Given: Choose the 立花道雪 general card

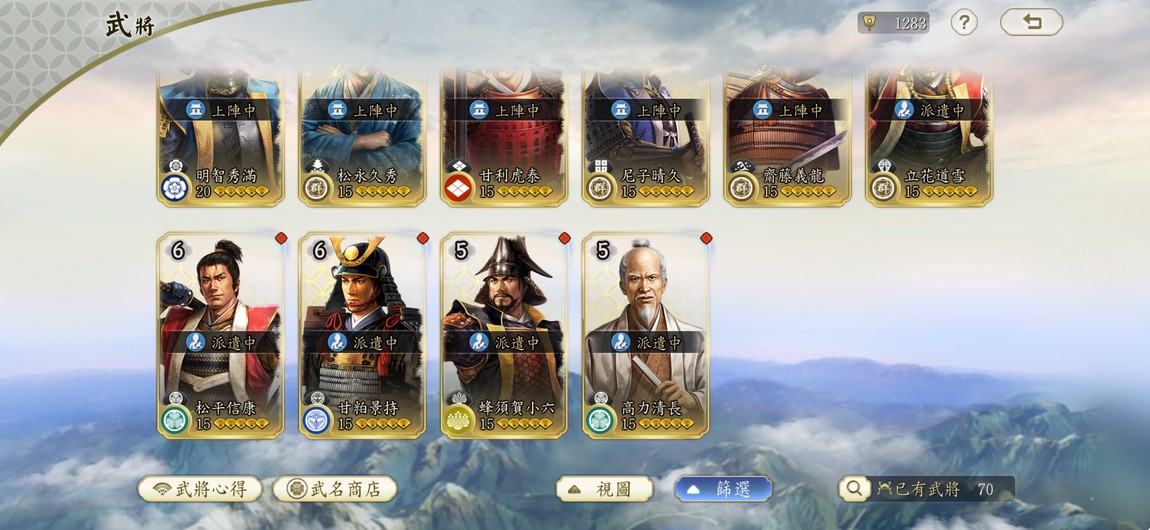Looking at the screenshot, I should pos(929,138).
